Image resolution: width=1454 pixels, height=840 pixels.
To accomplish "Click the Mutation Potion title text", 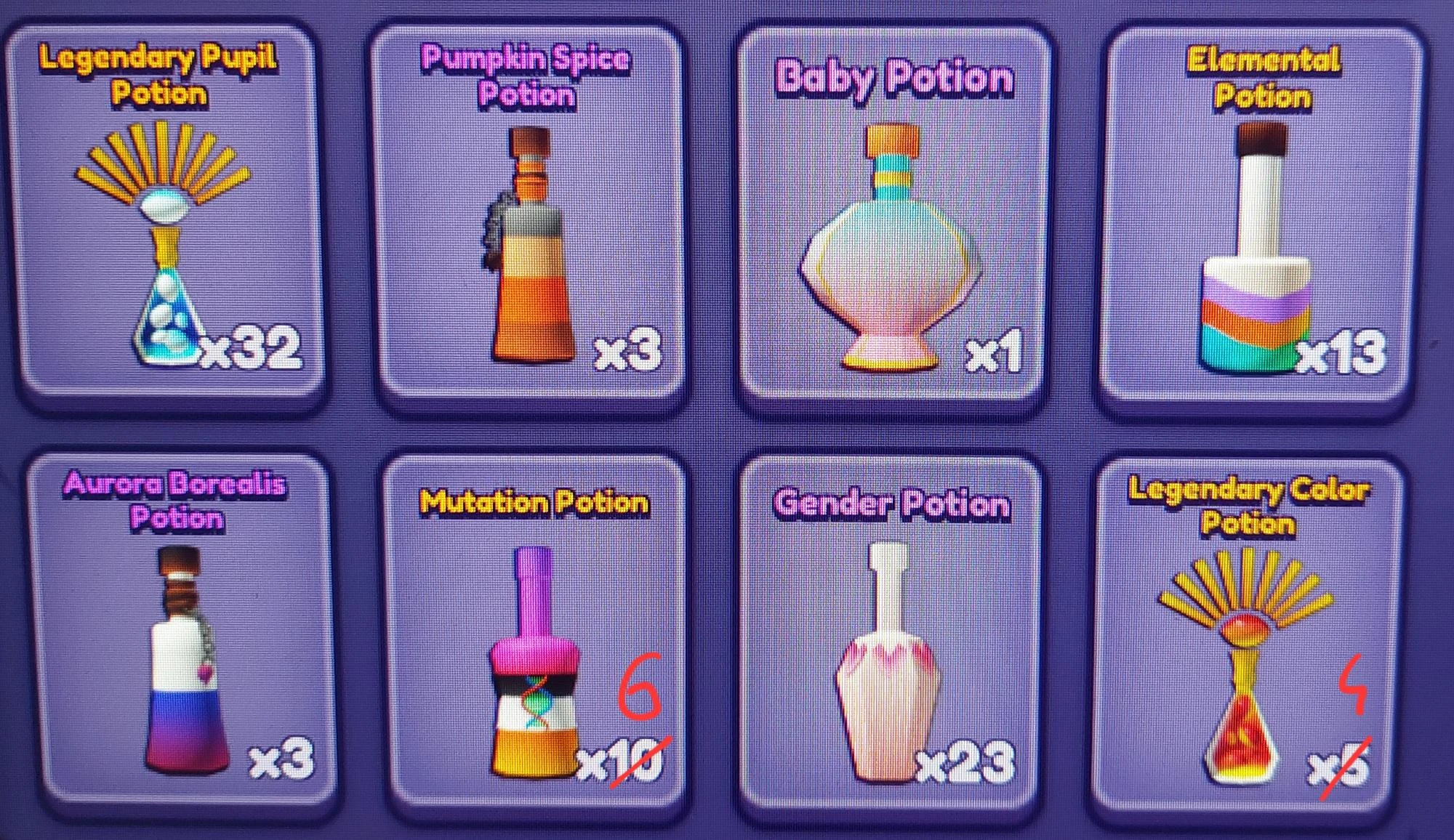I will (x=536, y=500).
